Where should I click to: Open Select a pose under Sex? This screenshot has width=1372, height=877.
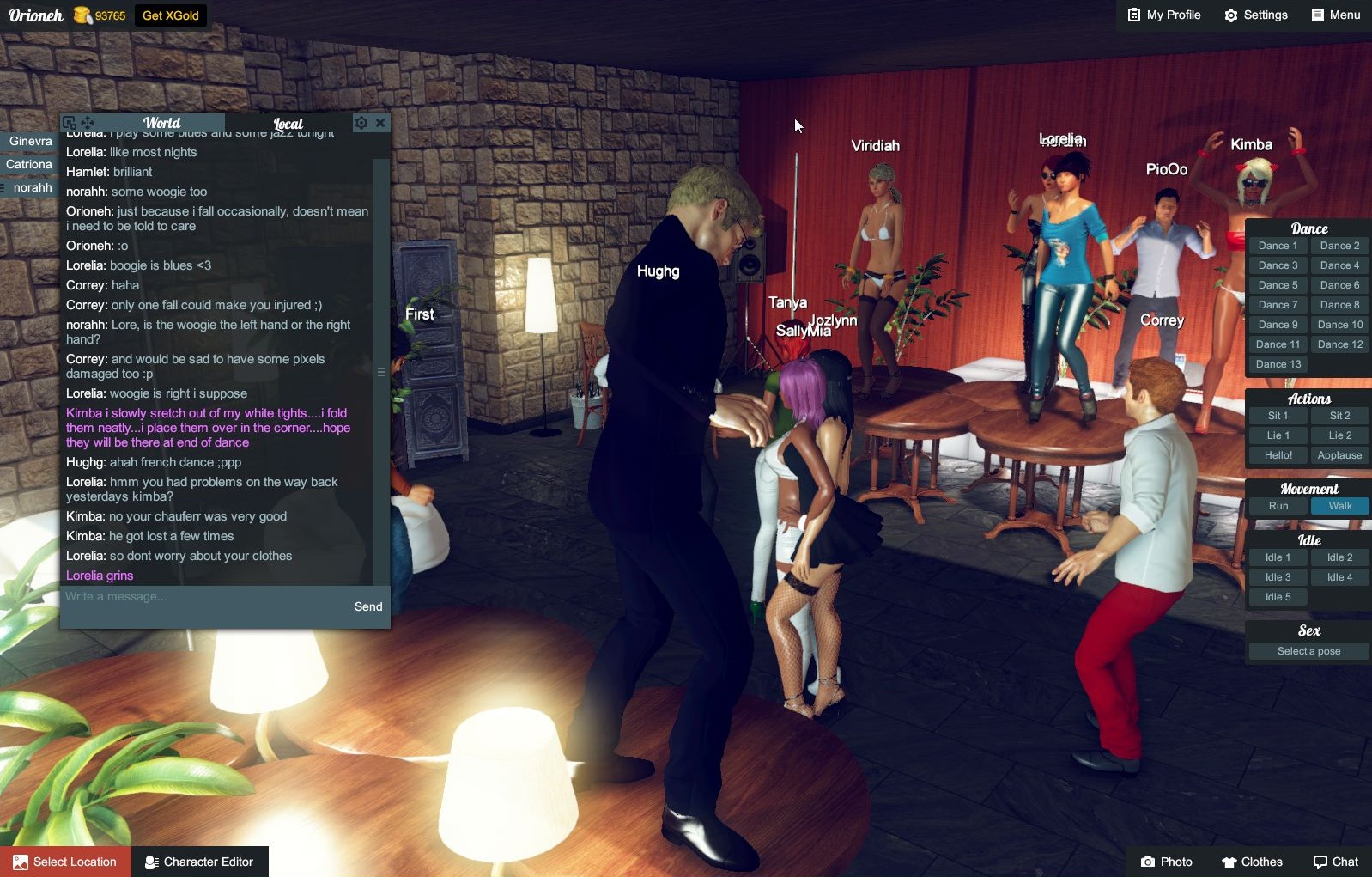(x=1308, y=650)
